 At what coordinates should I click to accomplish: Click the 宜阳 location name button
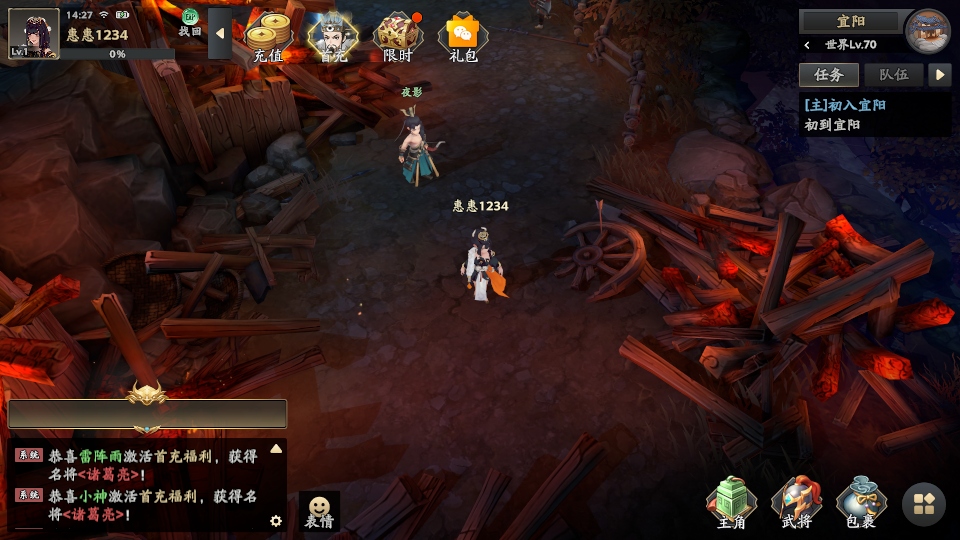pyautogui.click(x=851, y=21)
